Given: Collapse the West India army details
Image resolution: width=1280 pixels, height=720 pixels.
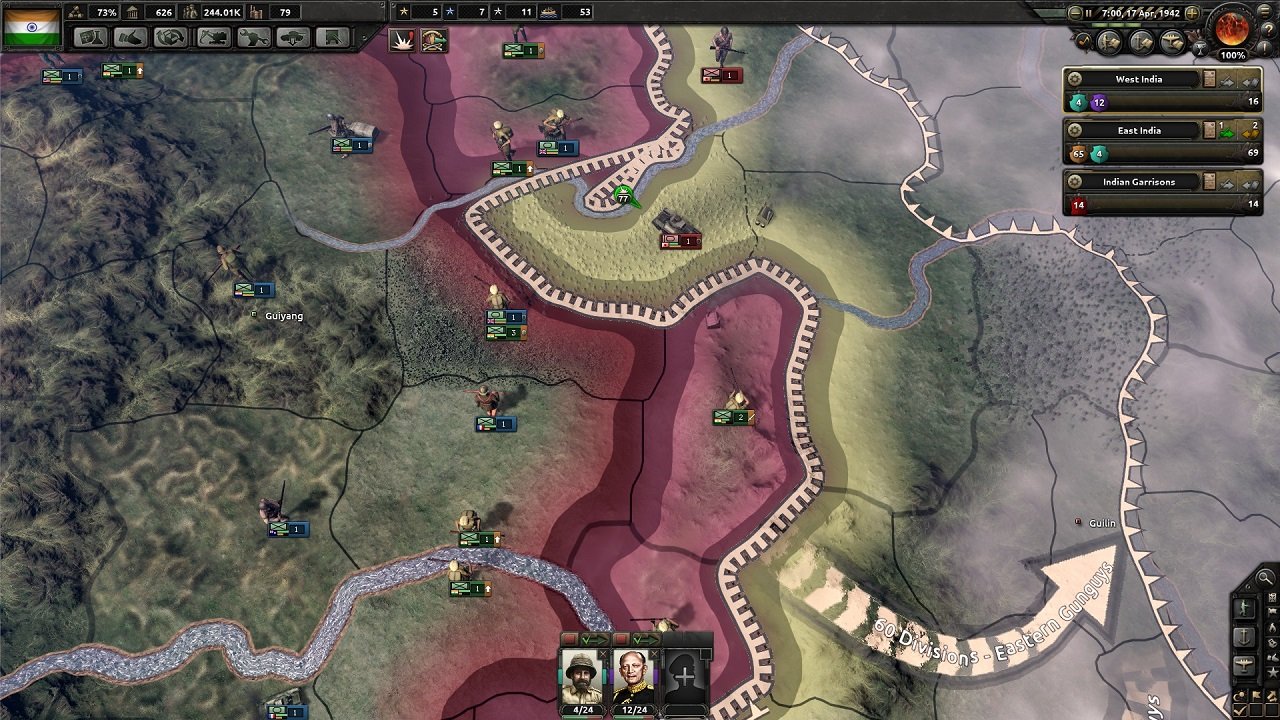Looking at the screenshot, I should click(1252, 81).
